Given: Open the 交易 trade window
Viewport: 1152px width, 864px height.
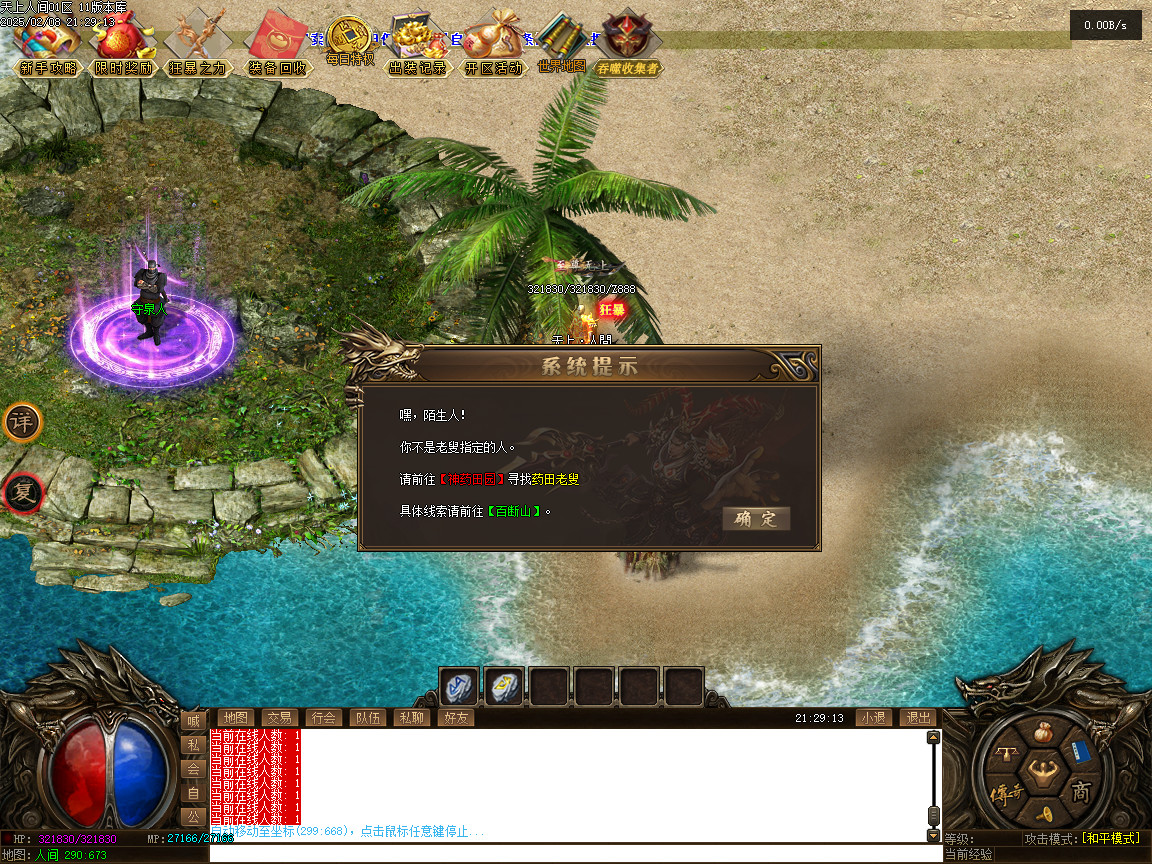Looking at the screenshot, I should (x=279, y=718).
